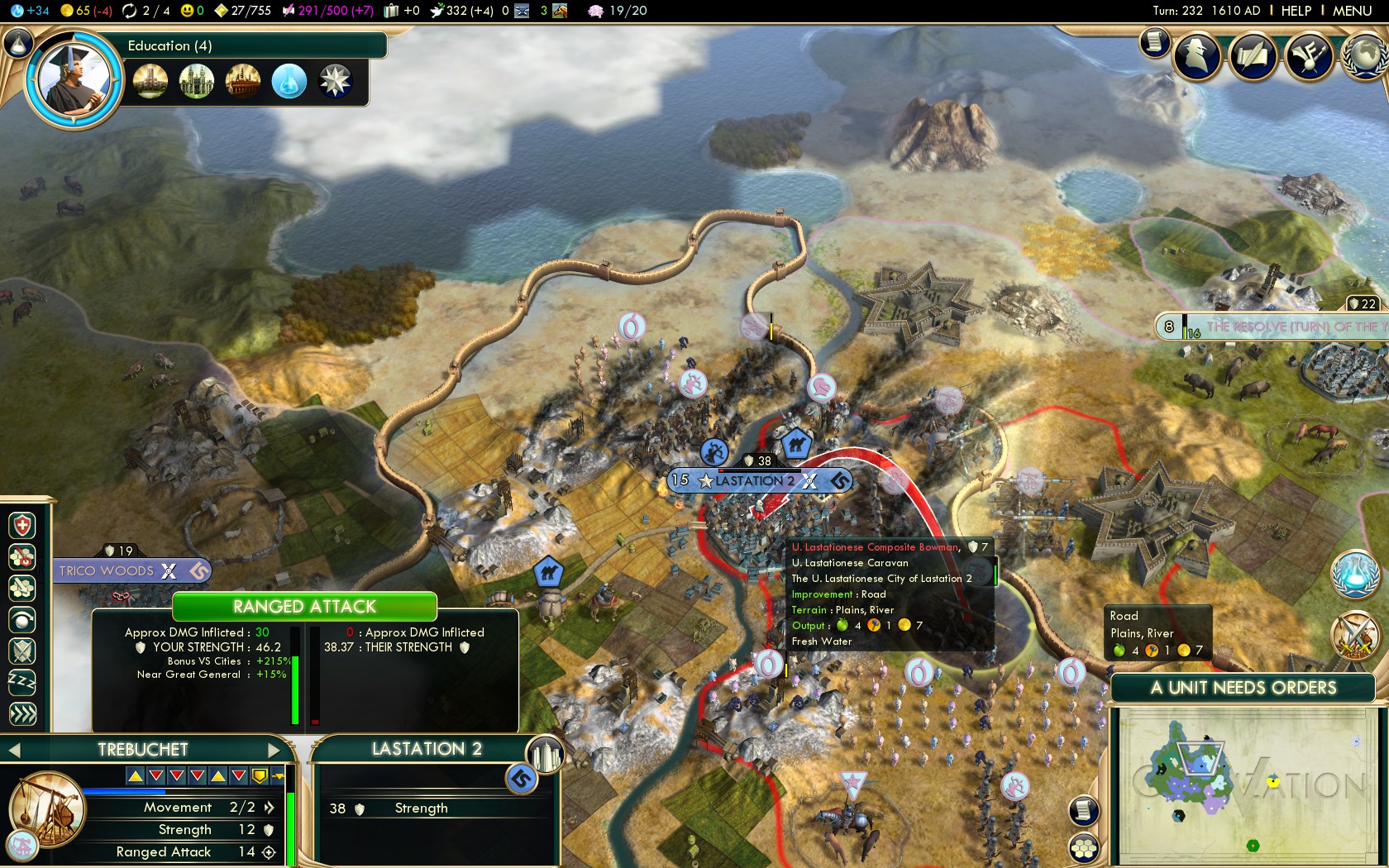1389x868 pixels.
Task: Activate the Skip Turn triple-chevron action
Action: click(22, 713)
